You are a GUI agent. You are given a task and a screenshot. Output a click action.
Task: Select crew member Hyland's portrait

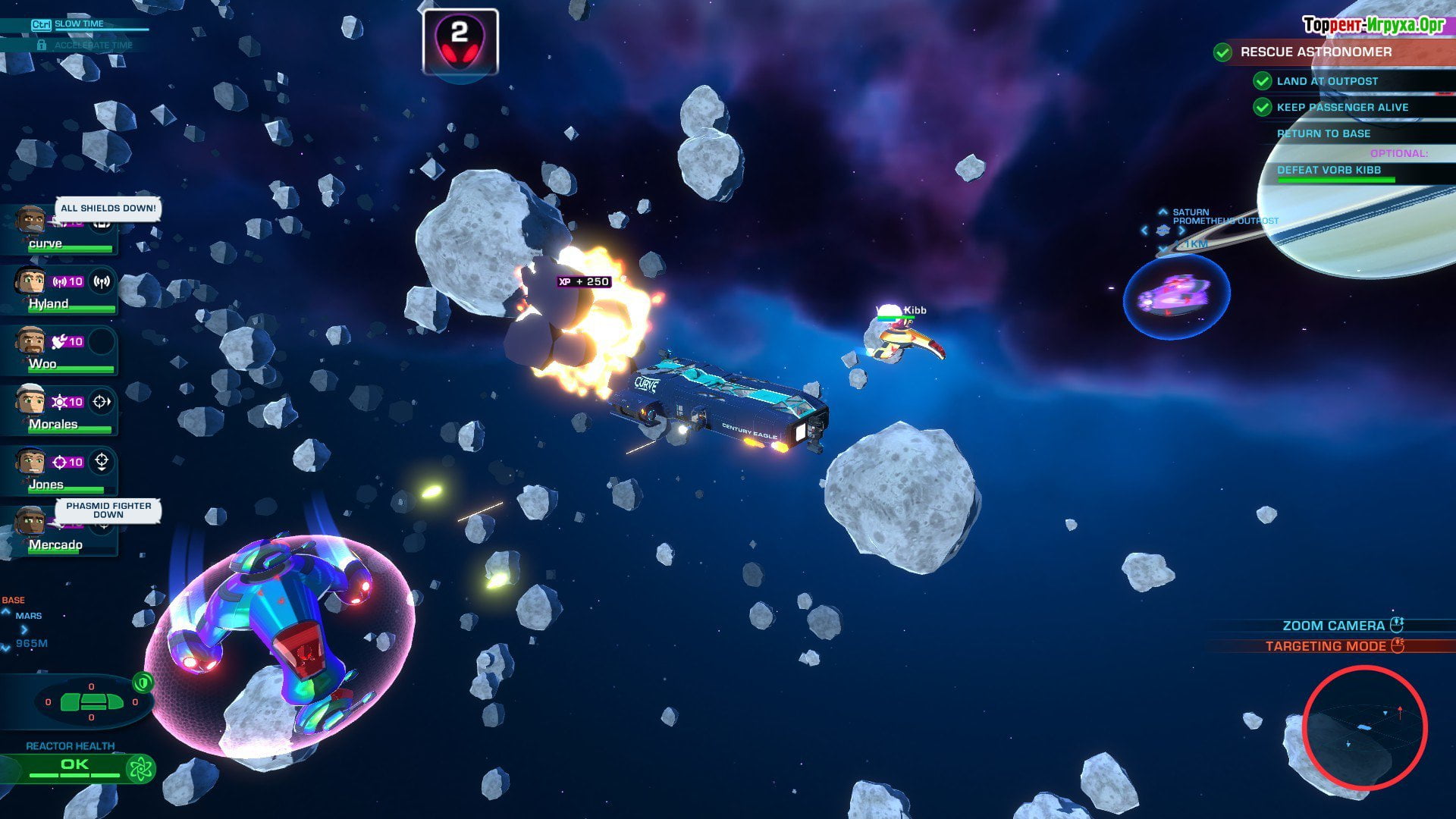(30, 281)
